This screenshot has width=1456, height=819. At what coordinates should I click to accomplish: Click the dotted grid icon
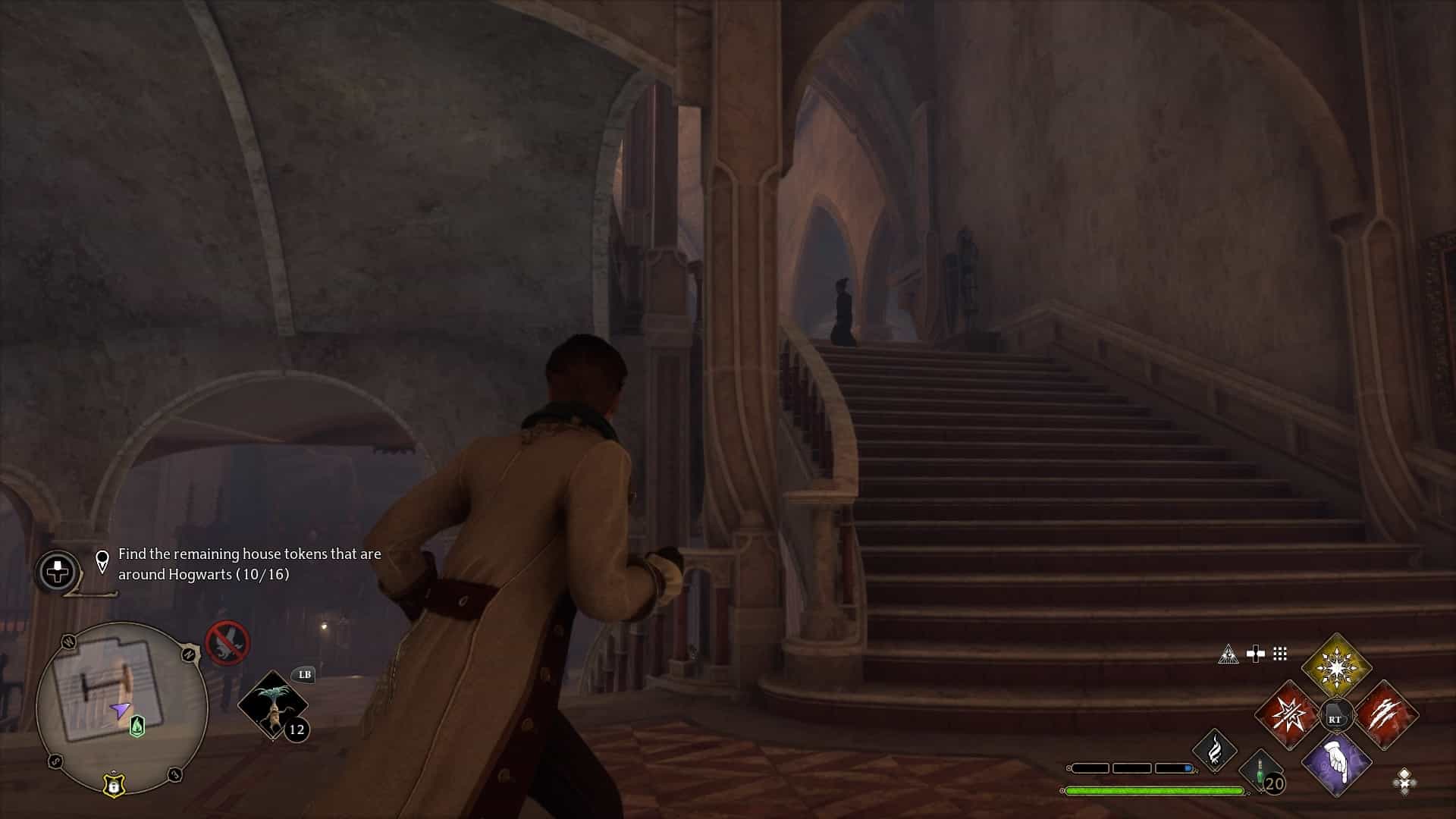[1280, 654]
